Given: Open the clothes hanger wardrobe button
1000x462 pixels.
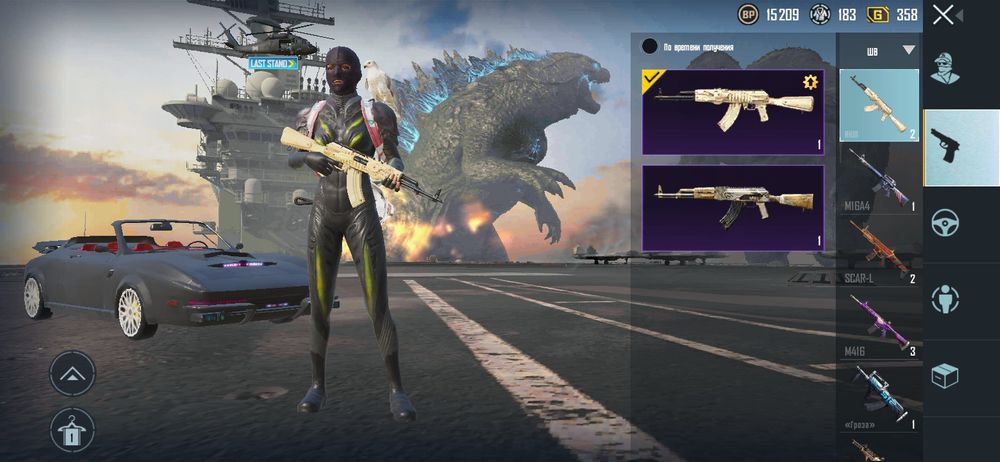Looking at the screenshot, I should [72, 429].
